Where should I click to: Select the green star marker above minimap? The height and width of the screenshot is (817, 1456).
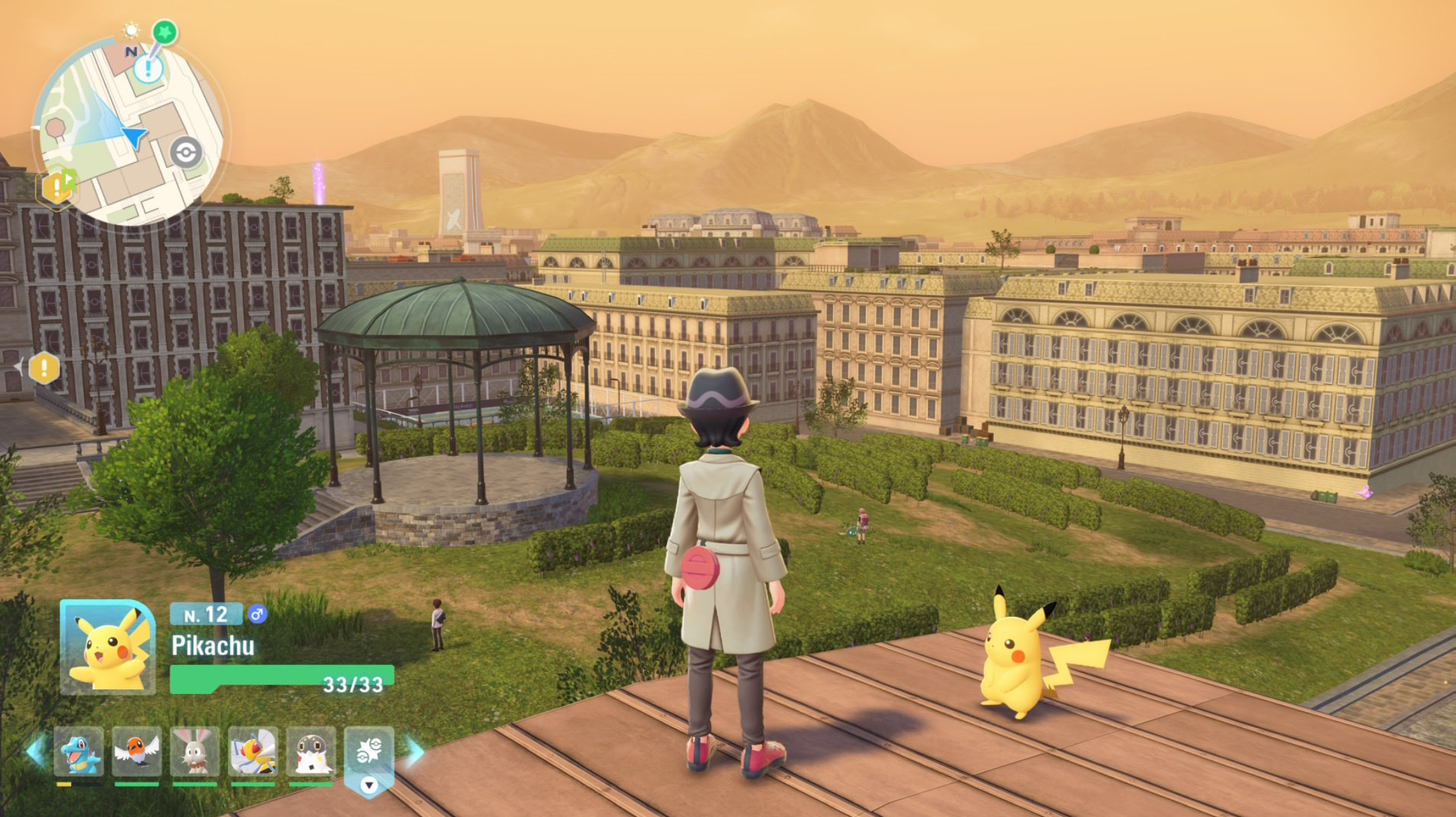(x=165, y=32)
